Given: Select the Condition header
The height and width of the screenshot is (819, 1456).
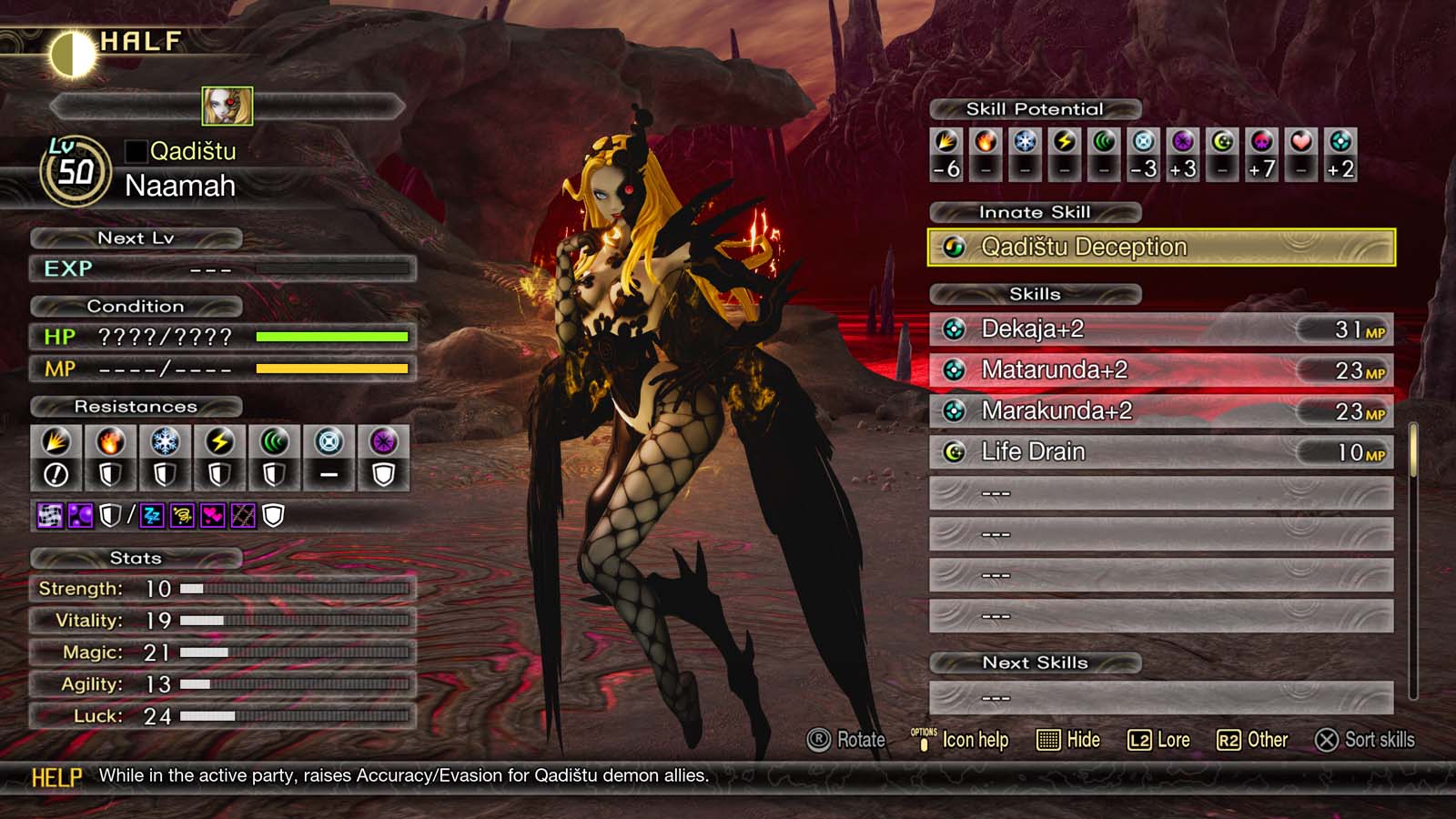Looking at the screenshot, I should point(136,306).
